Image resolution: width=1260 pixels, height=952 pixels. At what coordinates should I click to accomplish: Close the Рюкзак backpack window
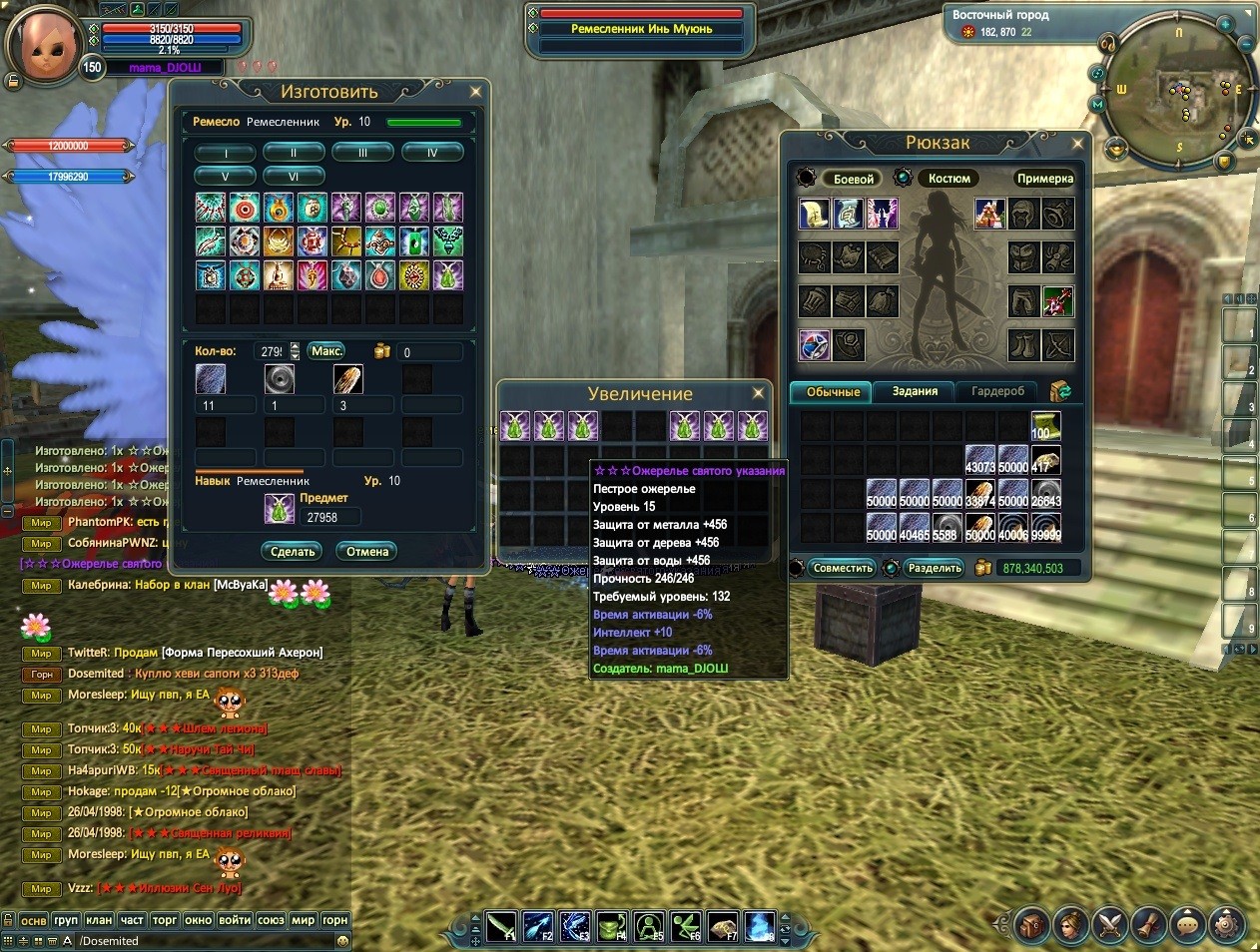(x=1077, y=144)
